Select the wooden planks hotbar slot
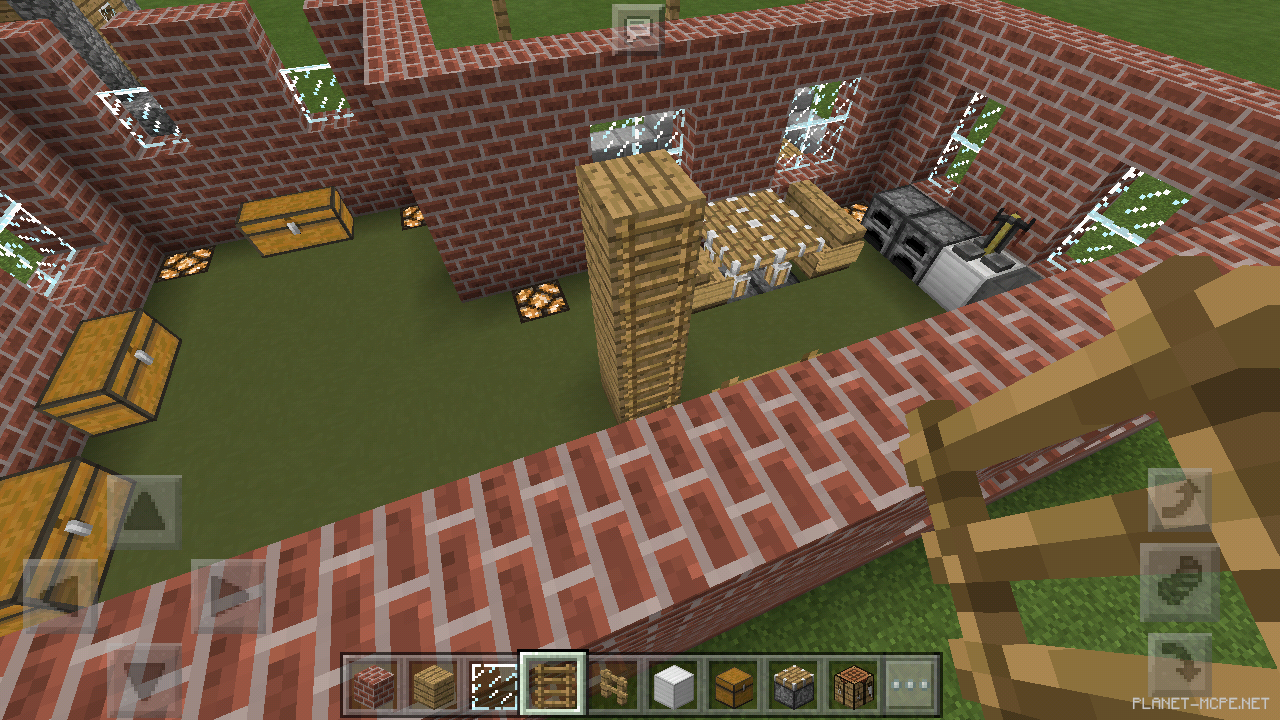The image size is (1280, 720). click(x=434, y=685)
